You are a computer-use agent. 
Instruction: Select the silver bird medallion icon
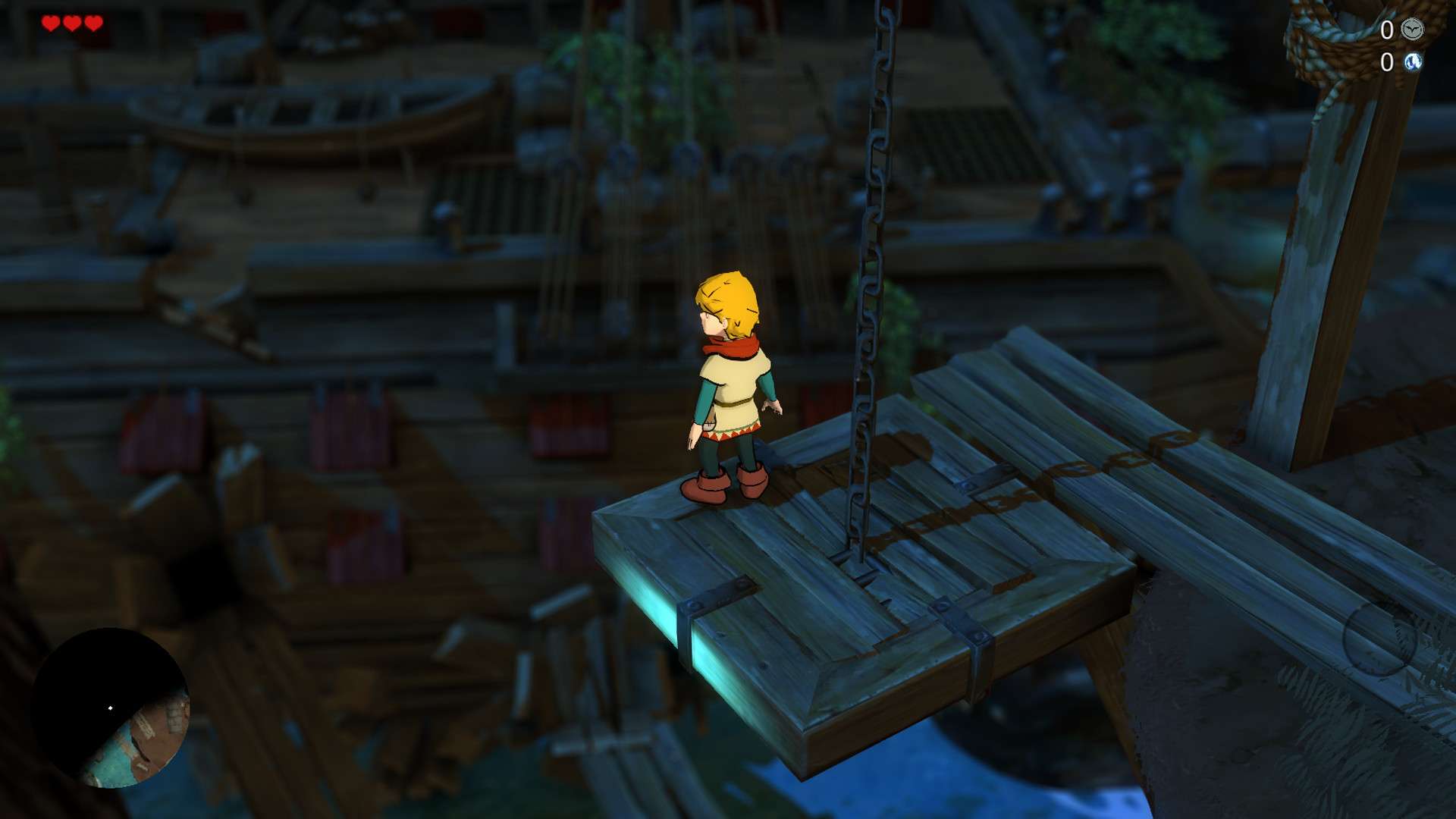[x=1412, y=30]
